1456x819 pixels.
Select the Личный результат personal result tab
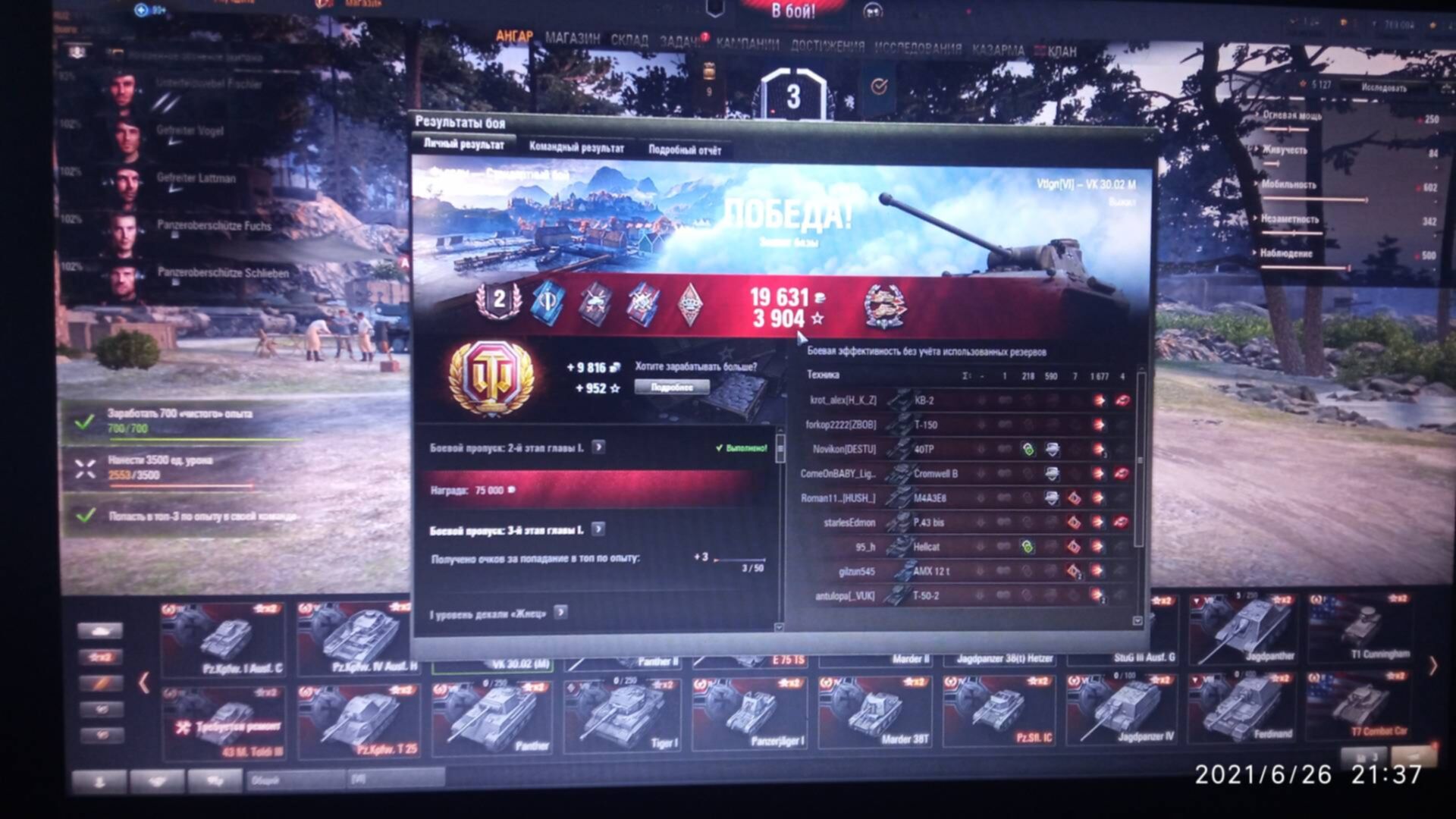click(x=463, y=144)
